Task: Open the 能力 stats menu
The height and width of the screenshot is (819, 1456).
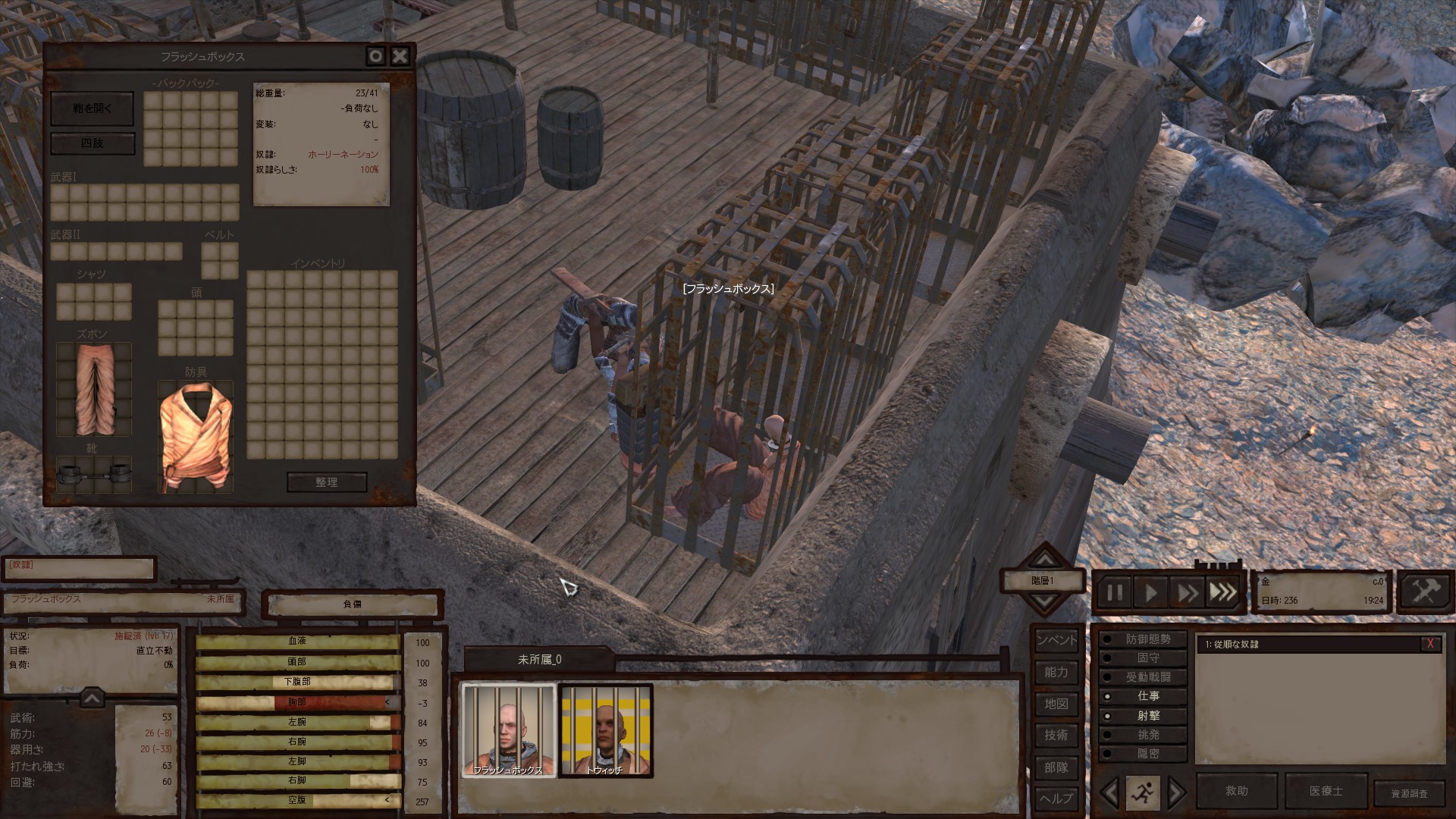Action: point(1056,673)
